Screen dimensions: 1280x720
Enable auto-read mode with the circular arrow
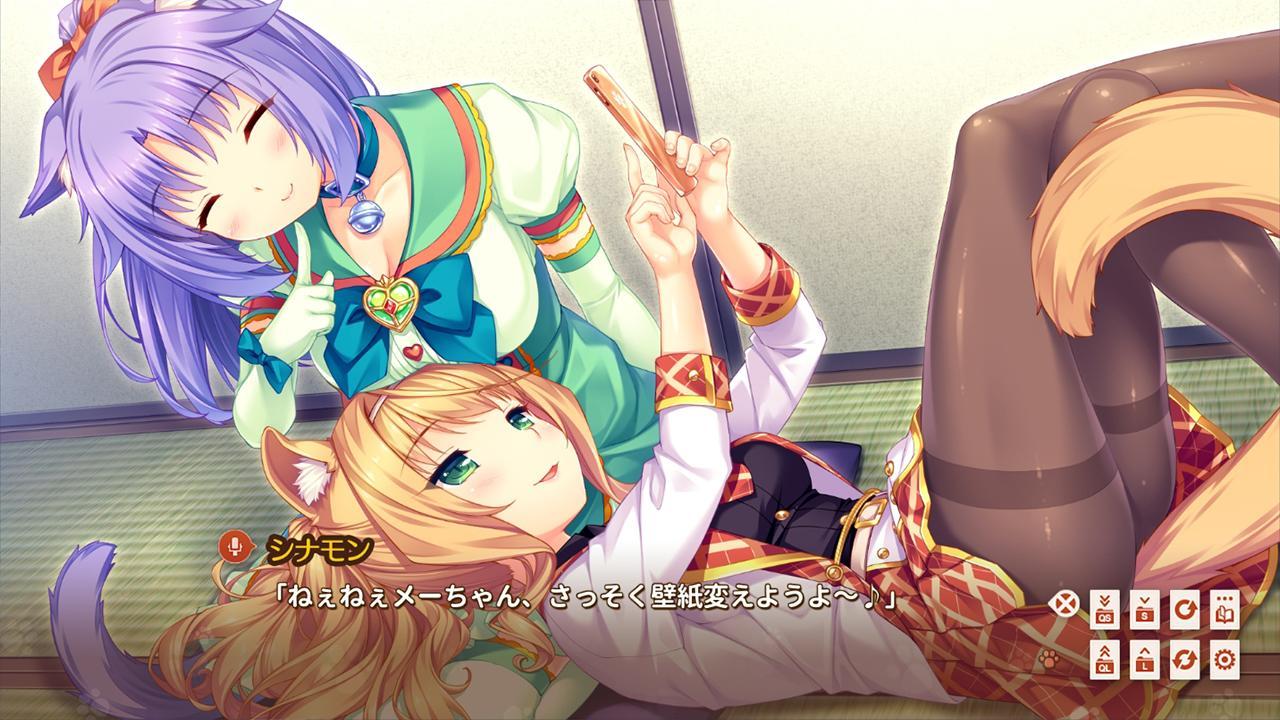click(1186, 609)
